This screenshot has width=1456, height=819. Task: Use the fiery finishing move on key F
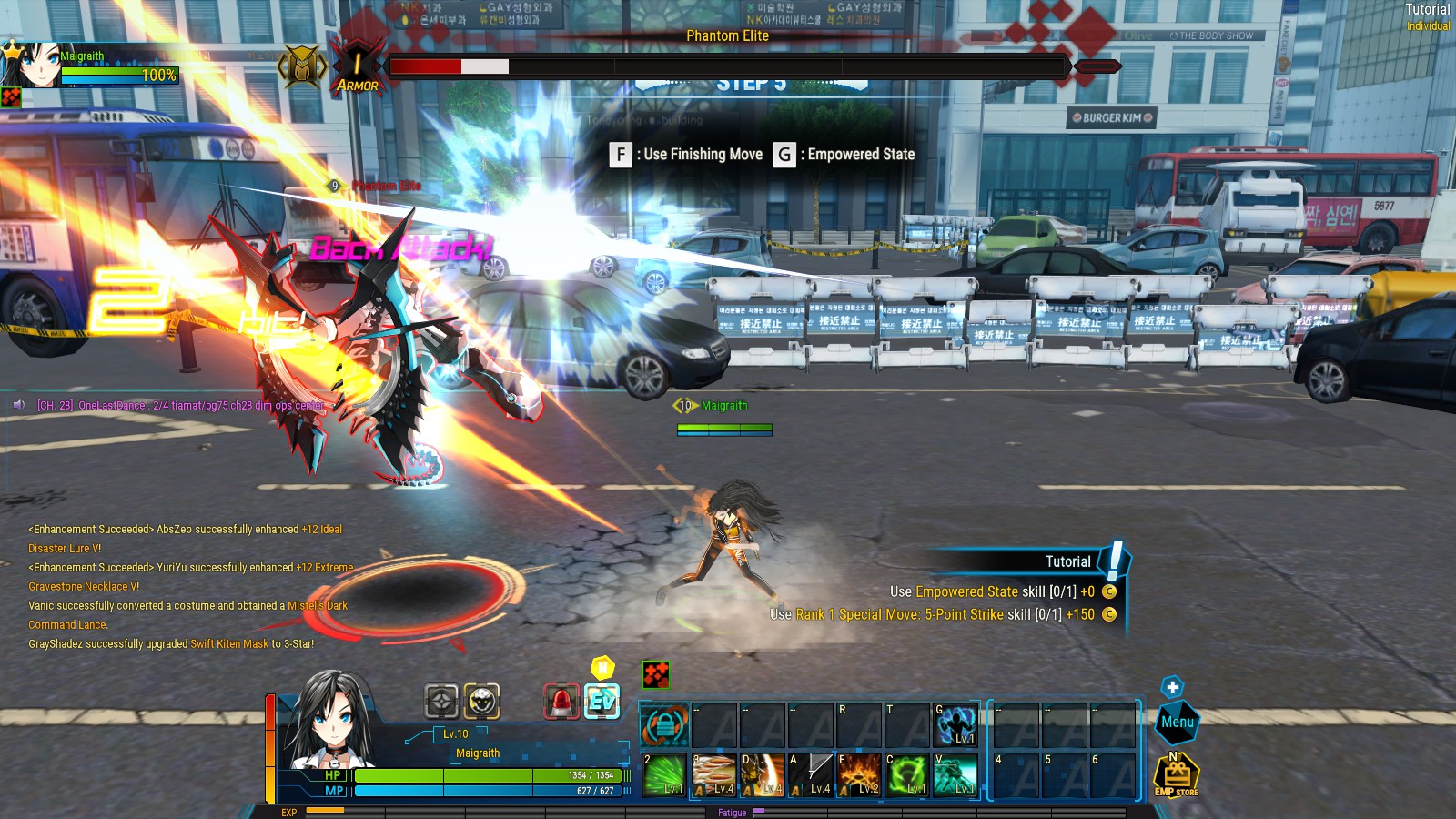[858, 775]
